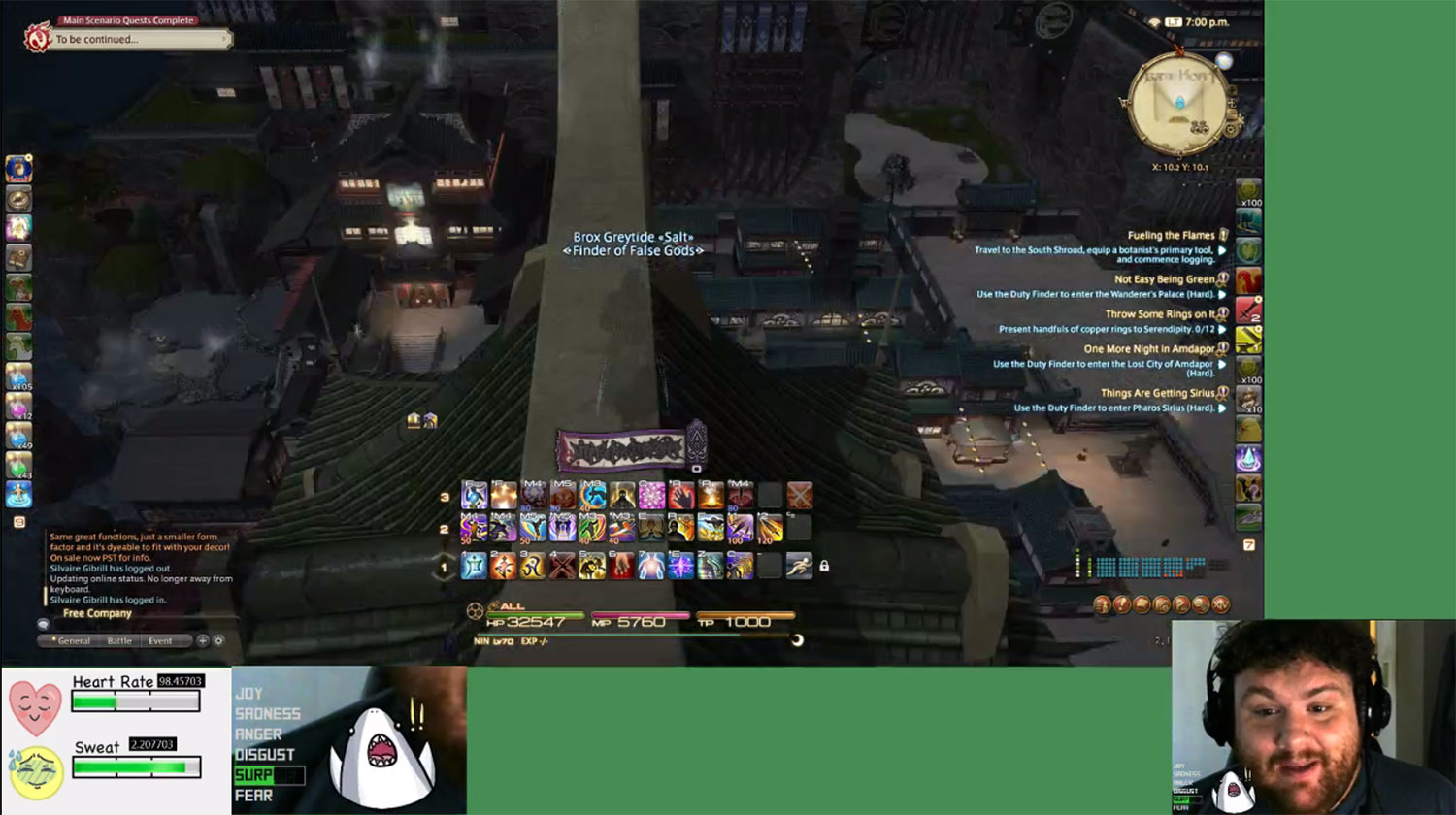Select the Not Easy Being Green quest
This screenshot has height=815, width=1456.
[1164, 279]
